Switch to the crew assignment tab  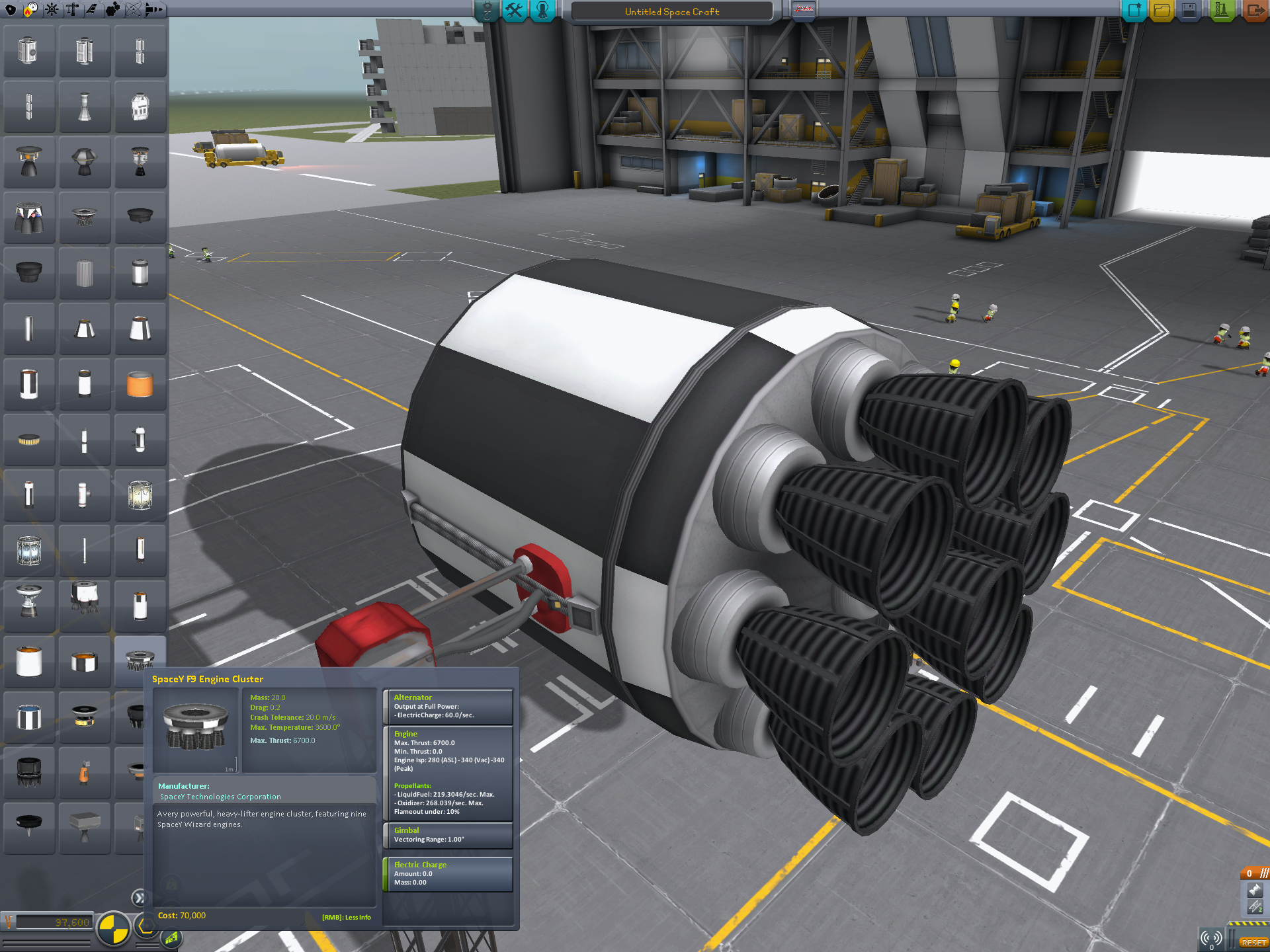coord(542,11)
